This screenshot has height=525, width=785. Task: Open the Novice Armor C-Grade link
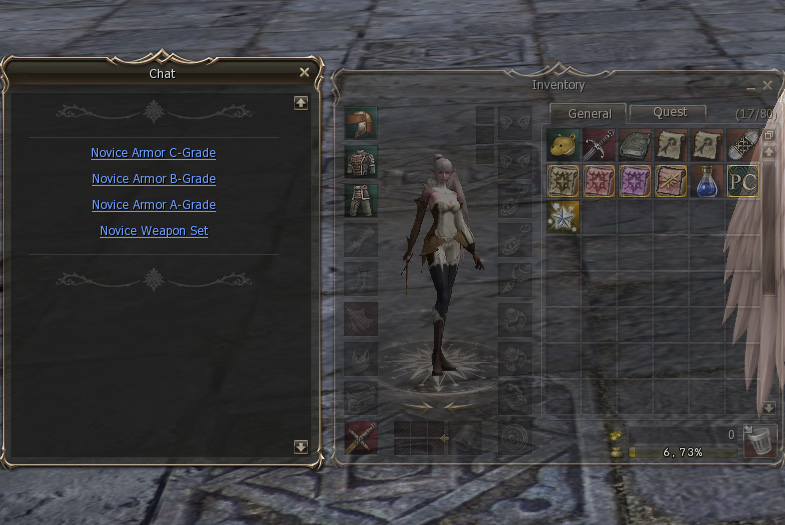[x=153, y=153]
